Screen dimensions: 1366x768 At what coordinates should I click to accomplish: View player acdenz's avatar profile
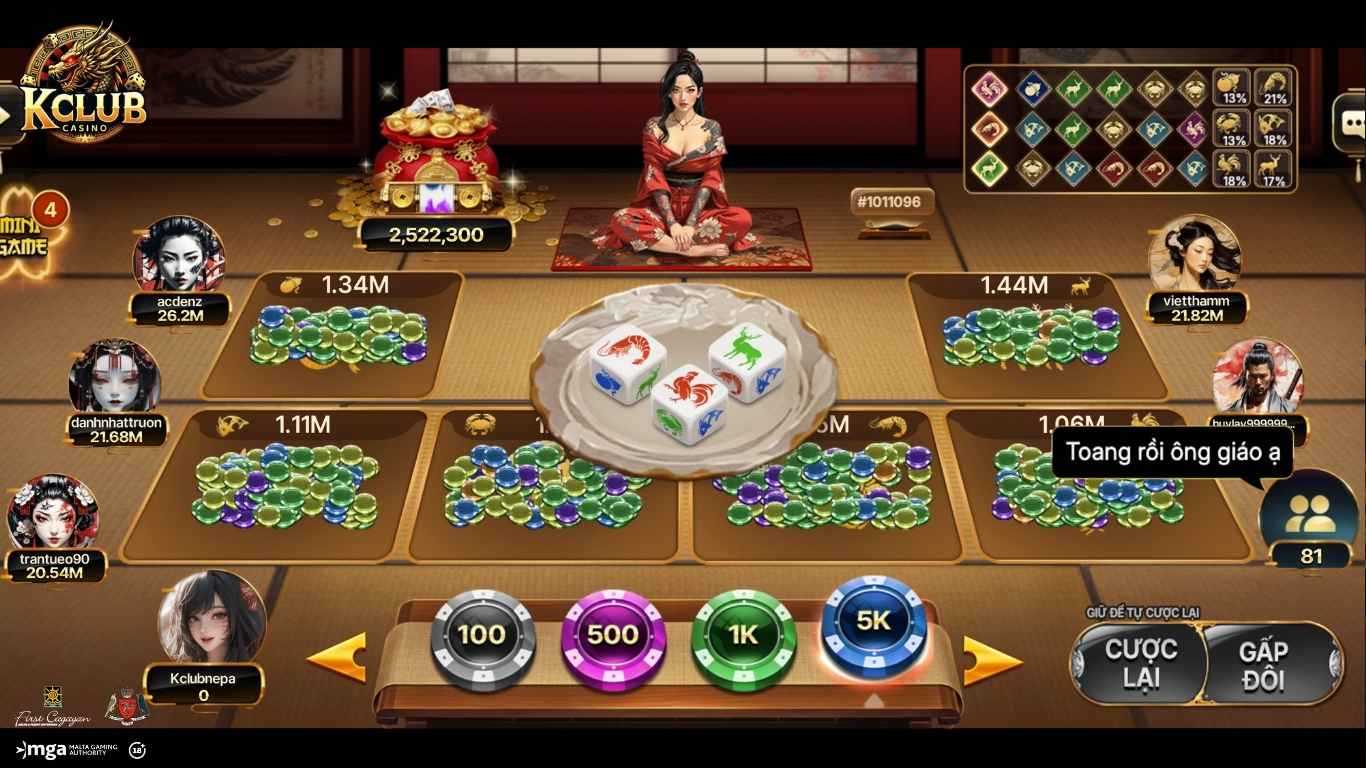tap(179, 255)
